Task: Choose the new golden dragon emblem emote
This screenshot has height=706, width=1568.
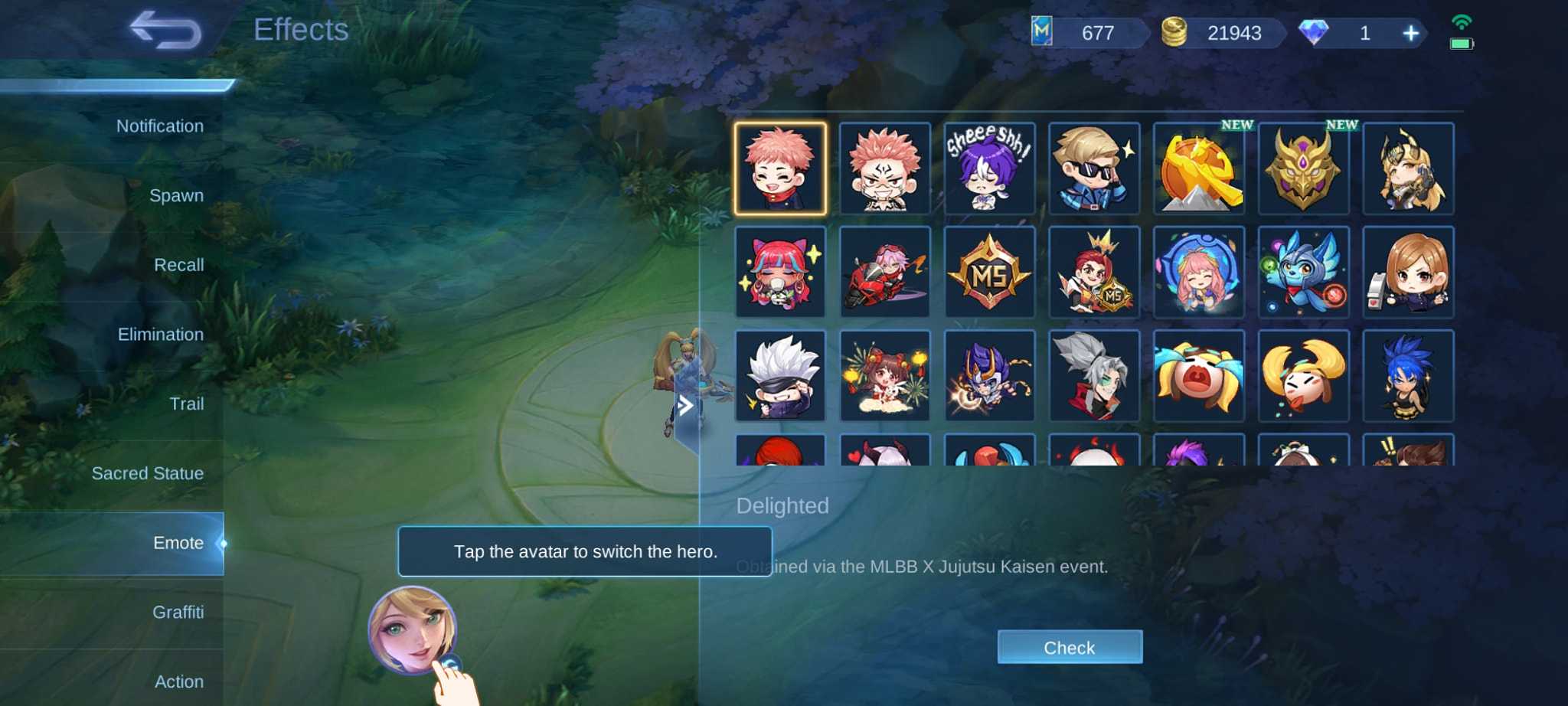Action: coord(1303,168)
